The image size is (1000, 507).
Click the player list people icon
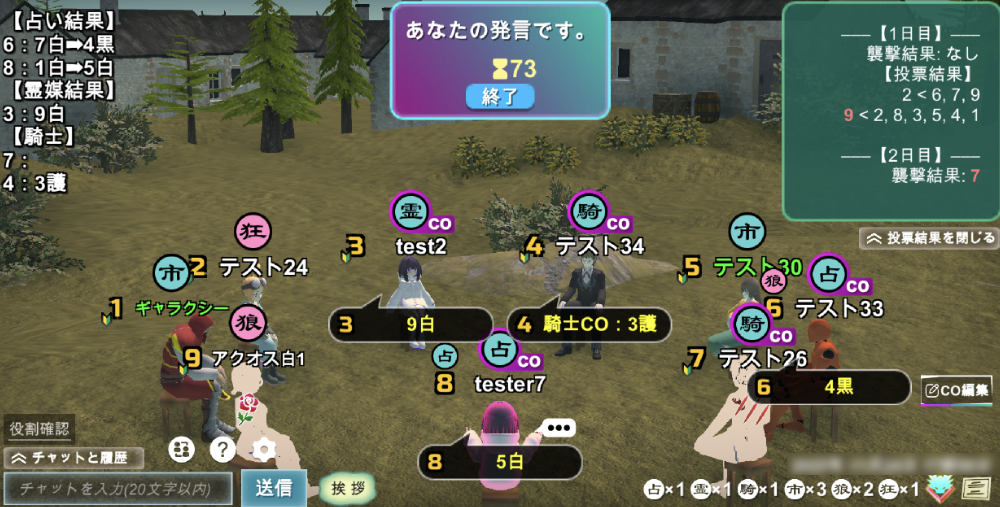coord(181,450)
